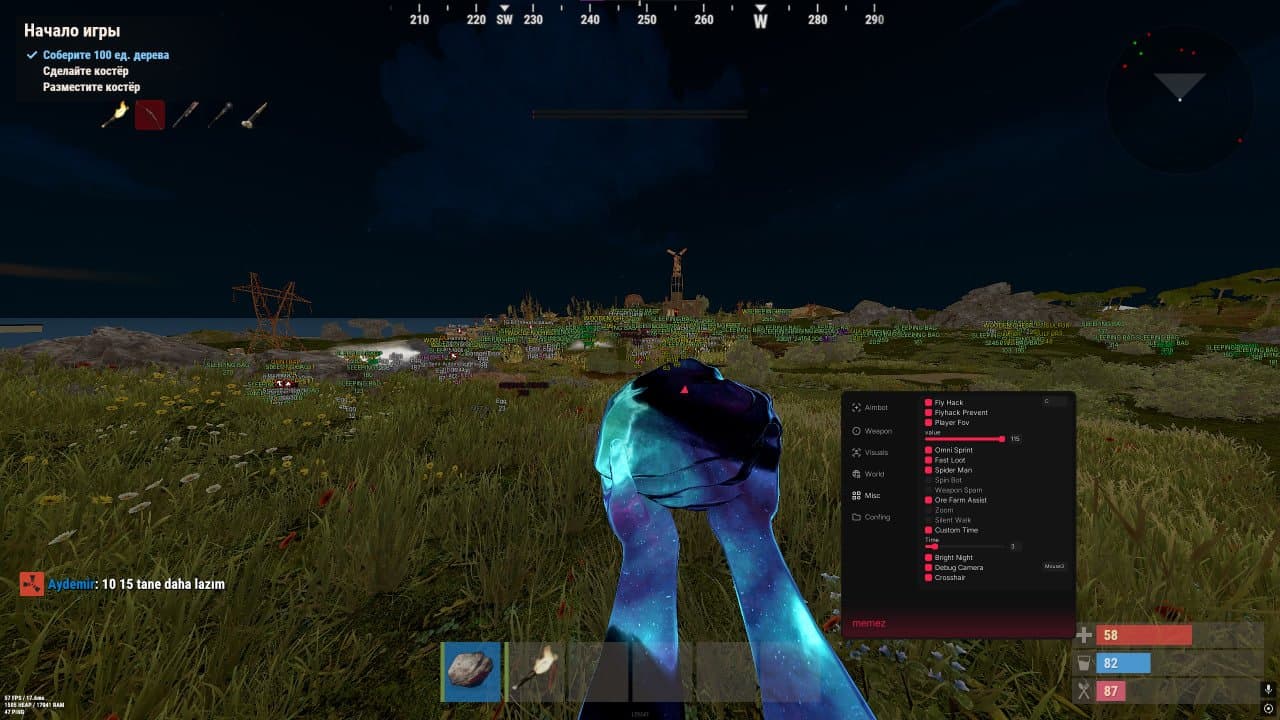This screenshot has width=1280, height=720.
Task: Click the memez menu title
Action: tap(871, 623)
